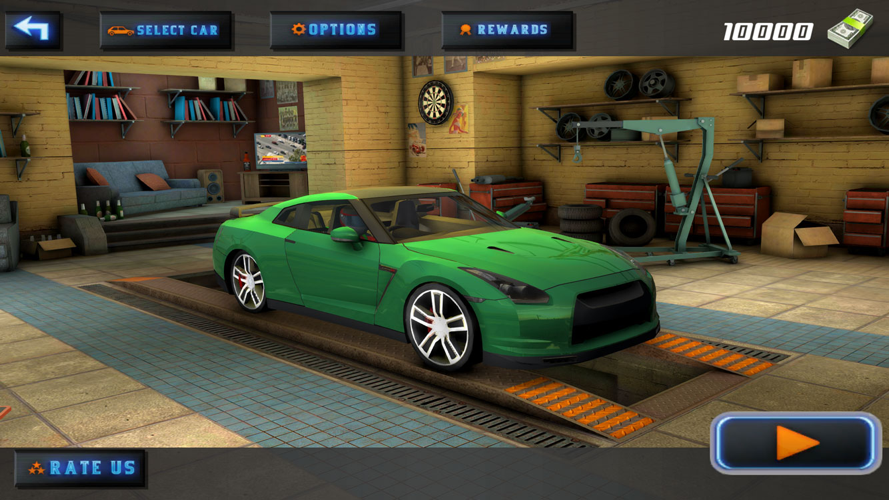Go back with the arrow button
889x500 pixels.
click(33, 30)
